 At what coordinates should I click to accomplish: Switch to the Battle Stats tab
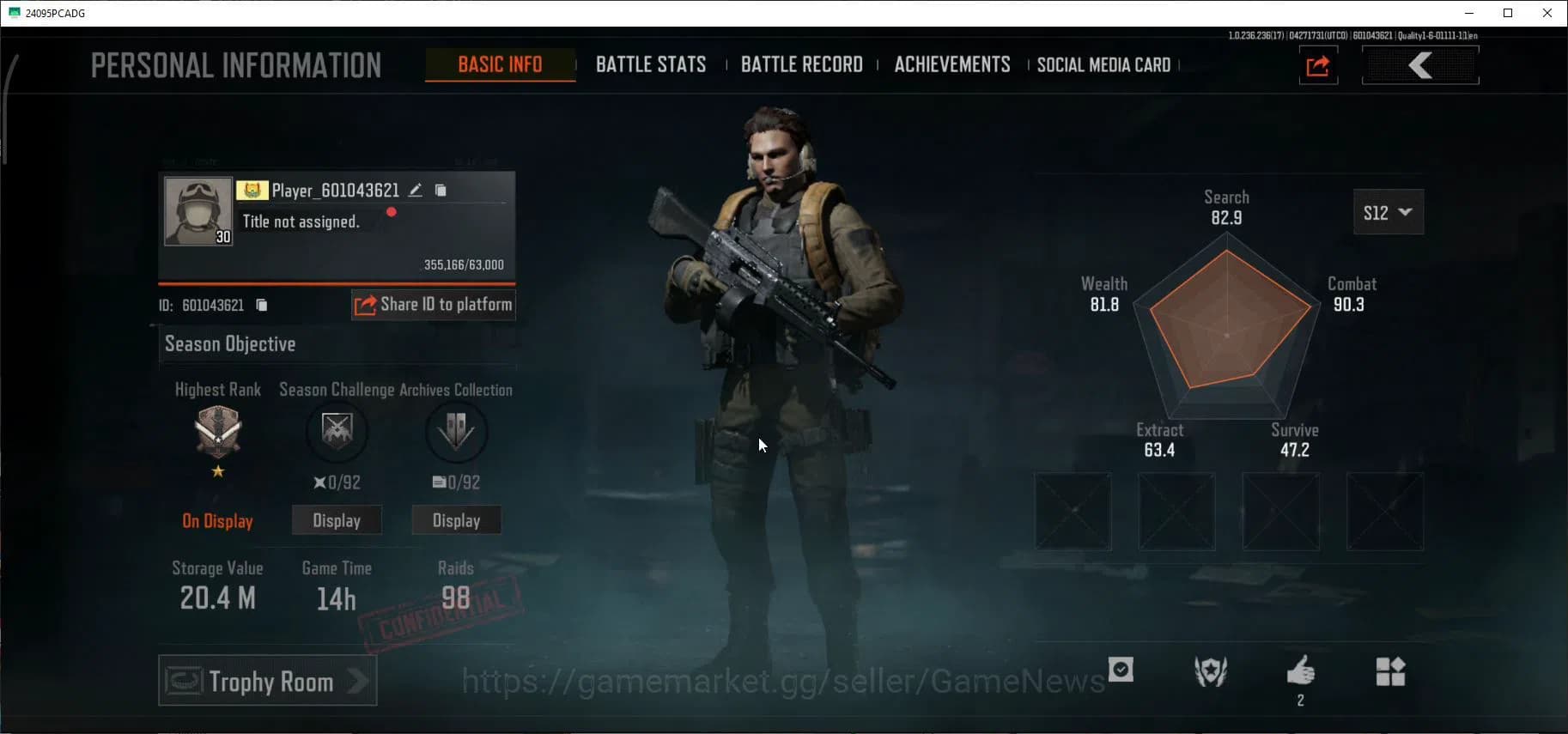(651, 64)
